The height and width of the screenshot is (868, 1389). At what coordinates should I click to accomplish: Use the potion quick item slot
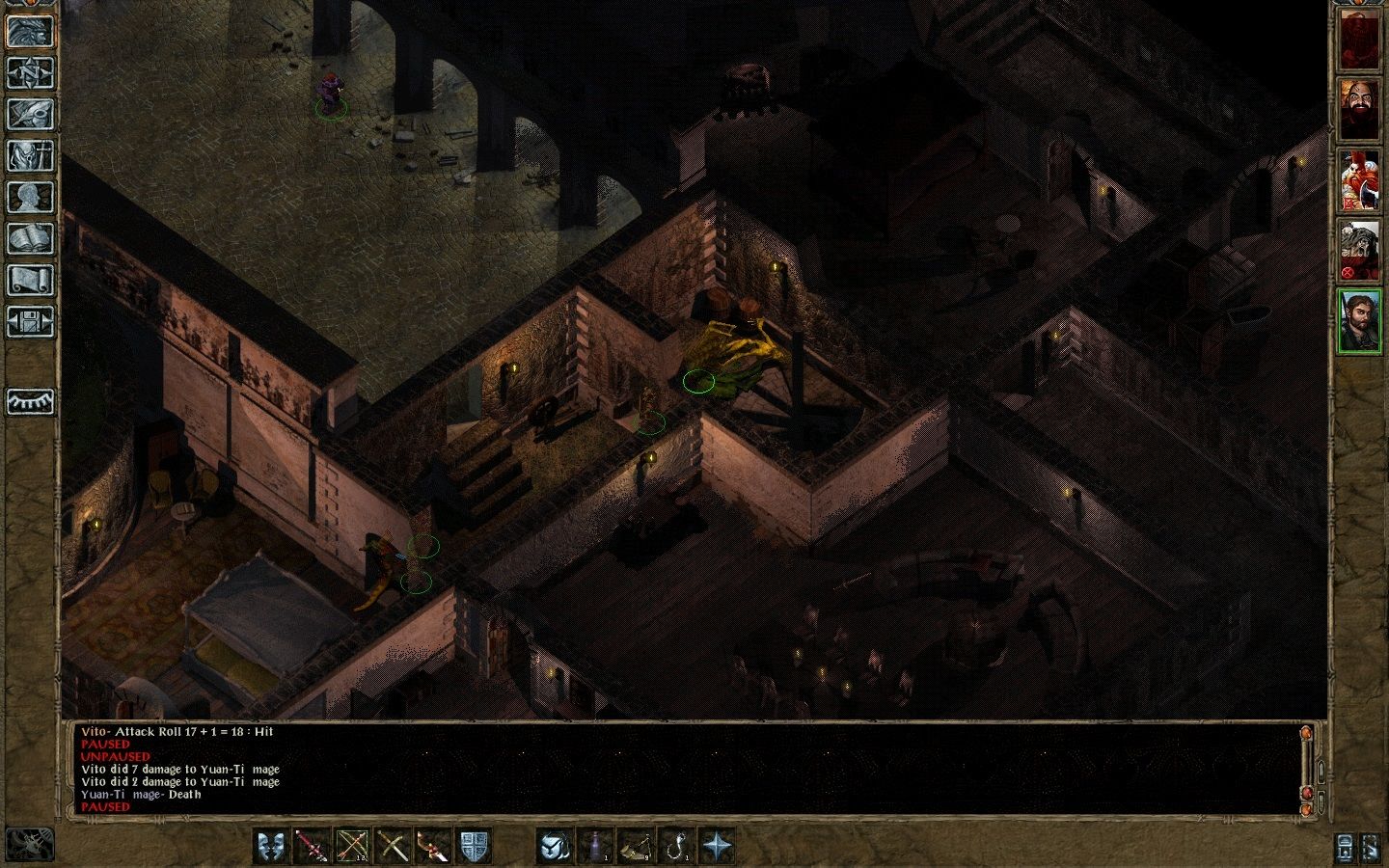(x=595, y=846)
